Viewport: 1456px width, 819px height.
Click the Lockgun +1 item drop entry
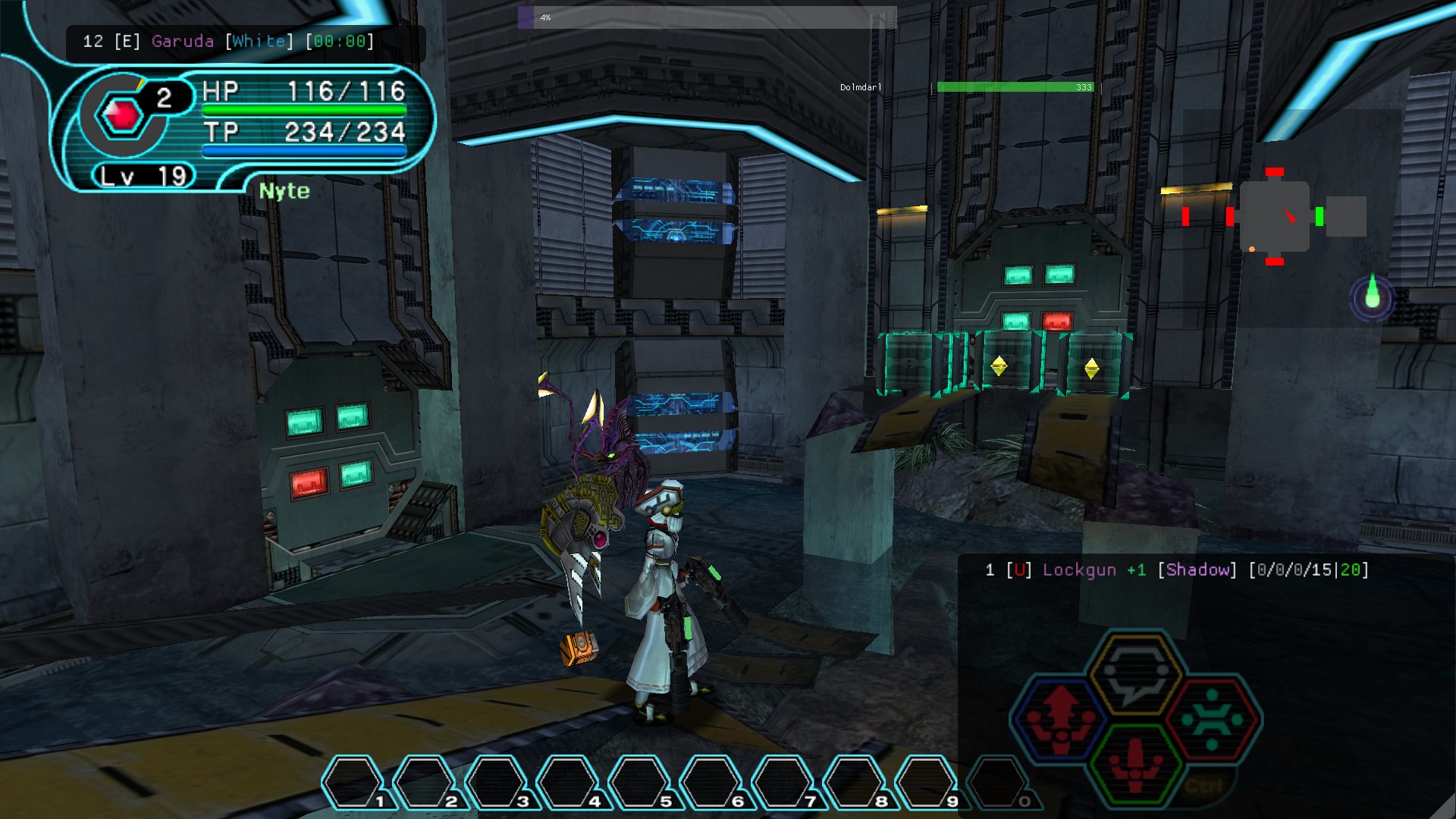point(1176,570)
